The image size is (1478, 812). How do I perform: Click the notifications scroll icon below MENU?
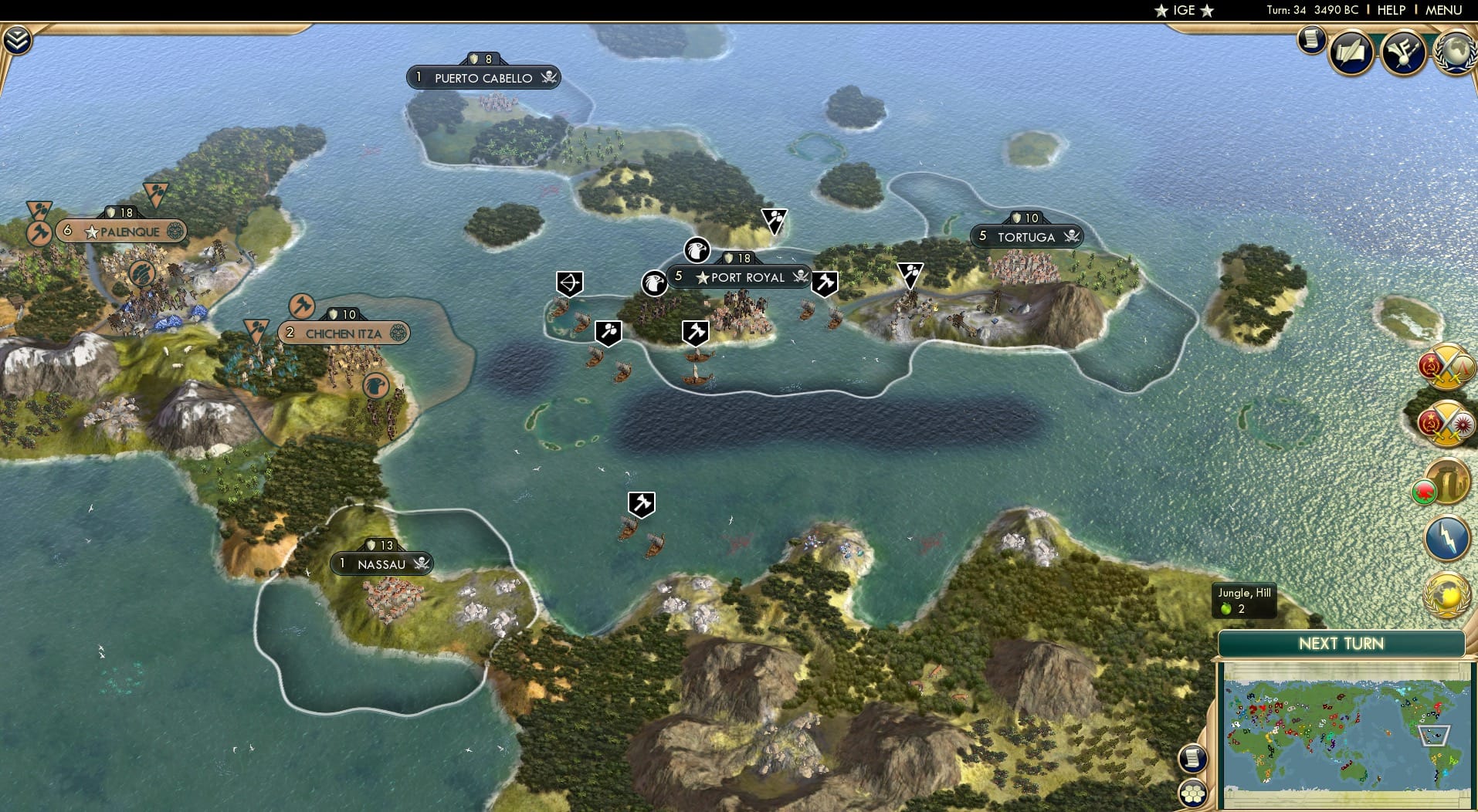pyautogui.click(x=1311, y=41)
